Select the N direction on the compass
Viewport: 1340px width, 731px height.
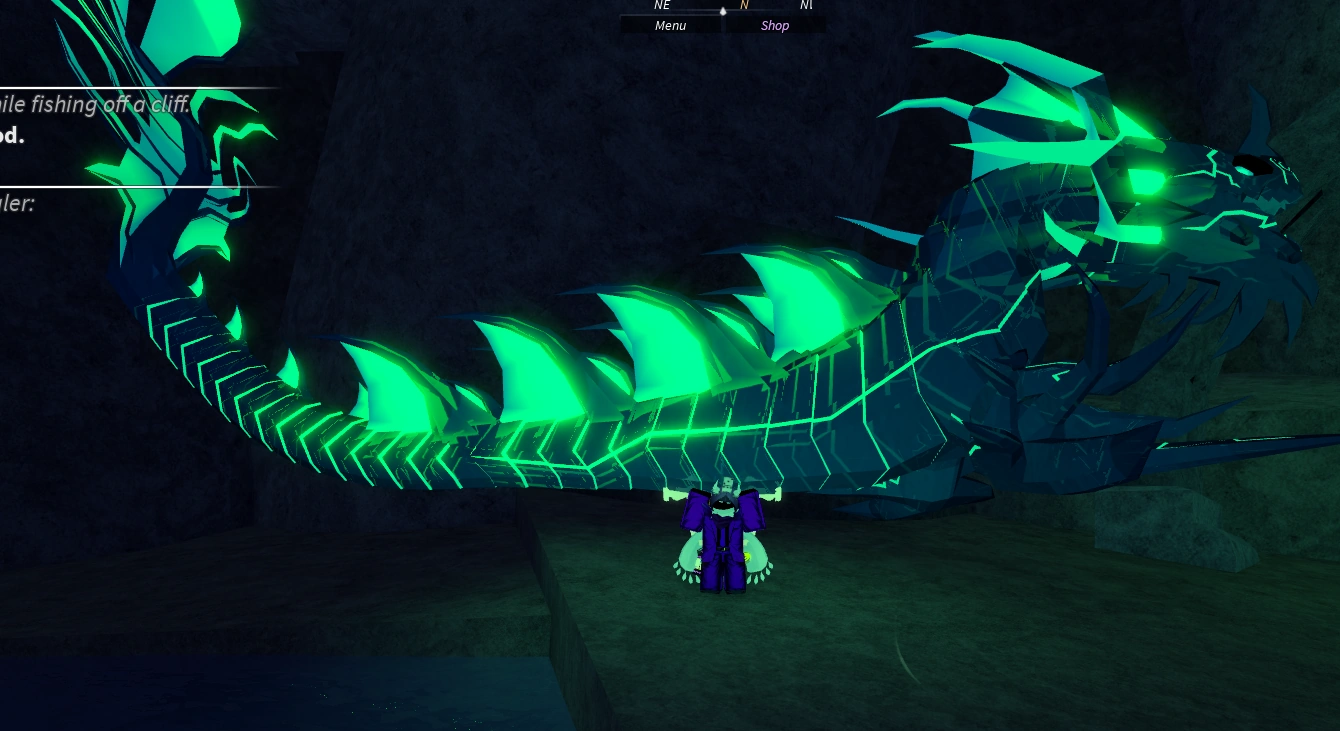click(x=743, y=5)
